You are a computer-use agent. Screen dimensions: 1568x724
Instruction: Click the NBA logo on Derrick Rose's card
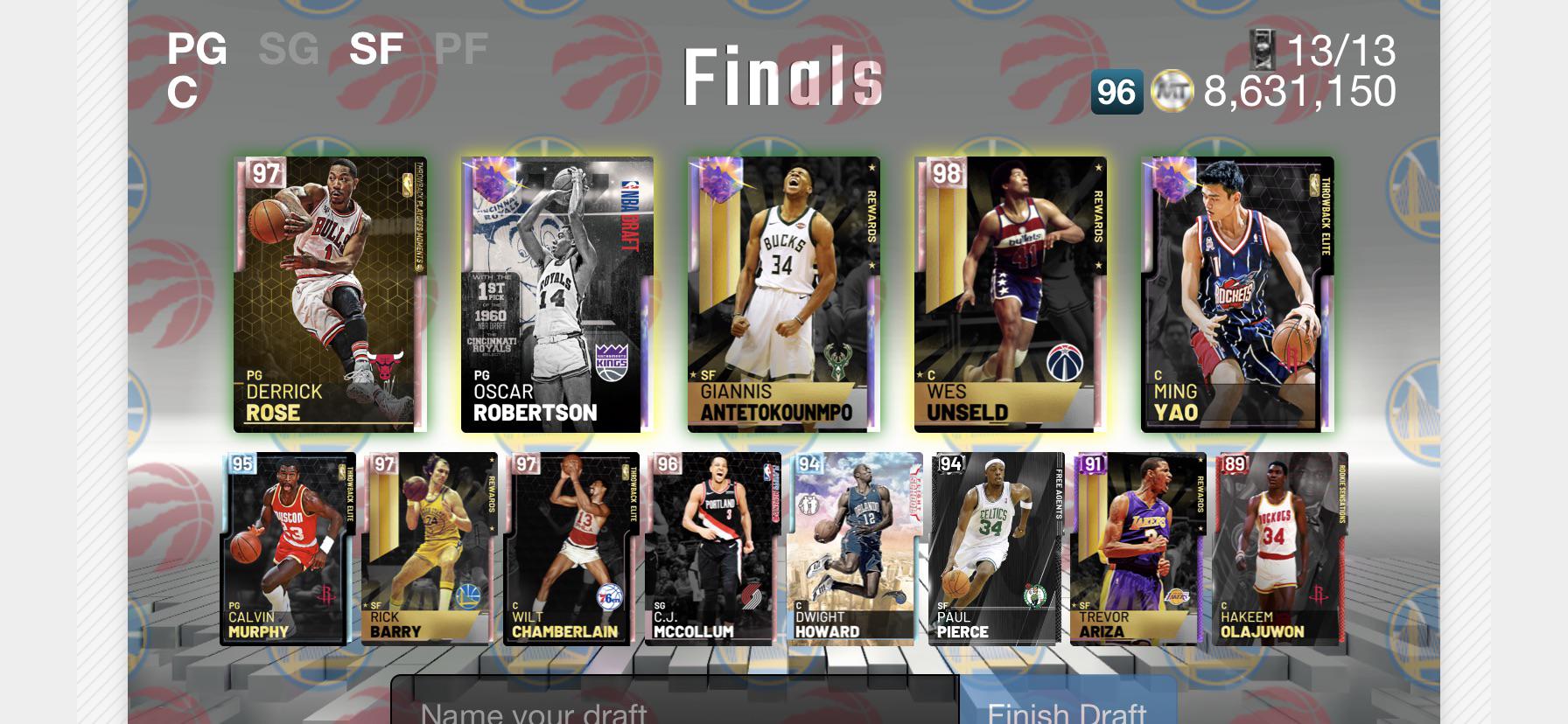coord(408,184)
